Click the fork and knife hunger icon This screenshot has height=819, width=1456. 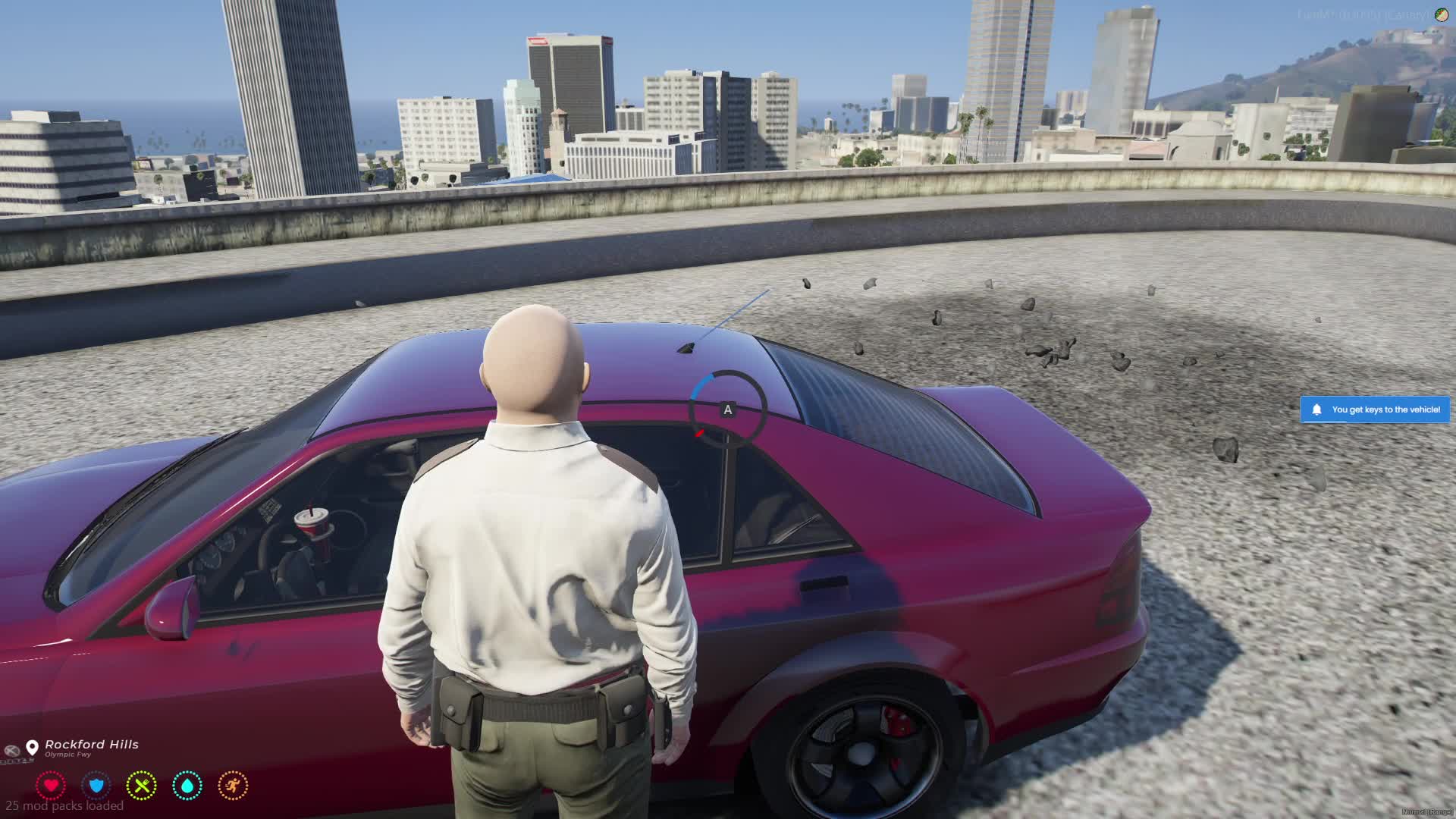pyautogui.click(x=142, y=786)
